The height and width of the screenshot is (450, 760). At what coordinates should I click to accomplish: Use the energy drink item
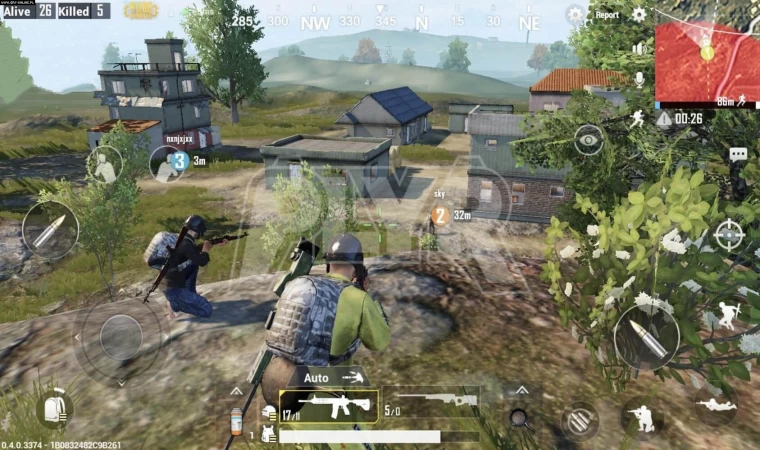click(x=237, y=421)
